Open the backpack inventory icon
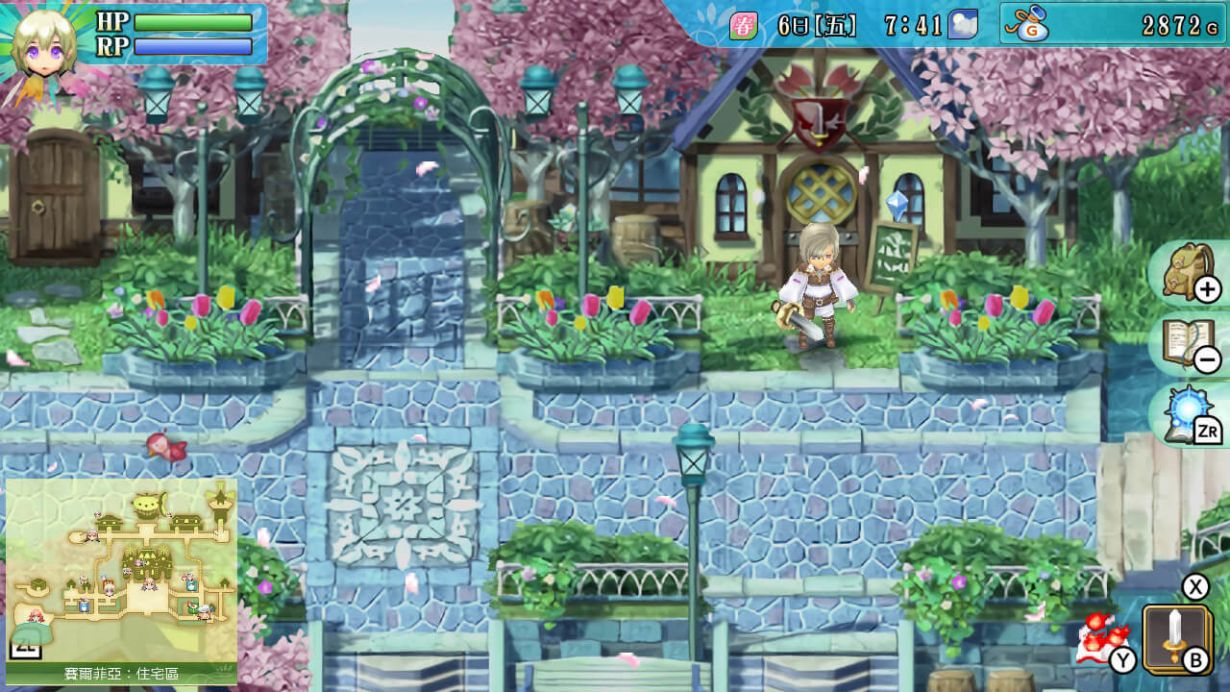Viewport: 1230px width, 692px height. [1188, 270]
